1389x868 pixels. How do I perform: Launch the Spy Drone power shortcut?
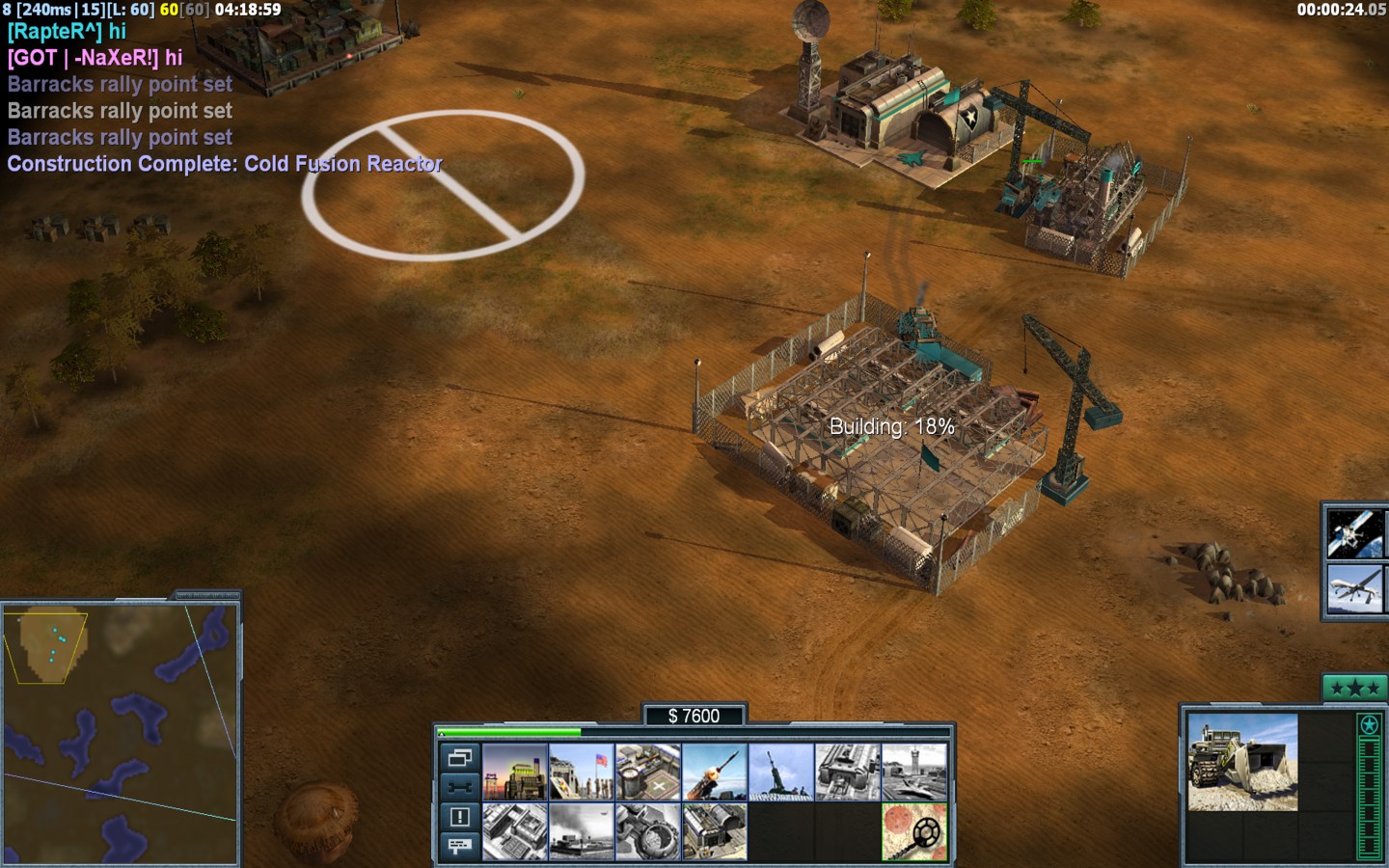pyautogui.click(x=1355, y=589)
